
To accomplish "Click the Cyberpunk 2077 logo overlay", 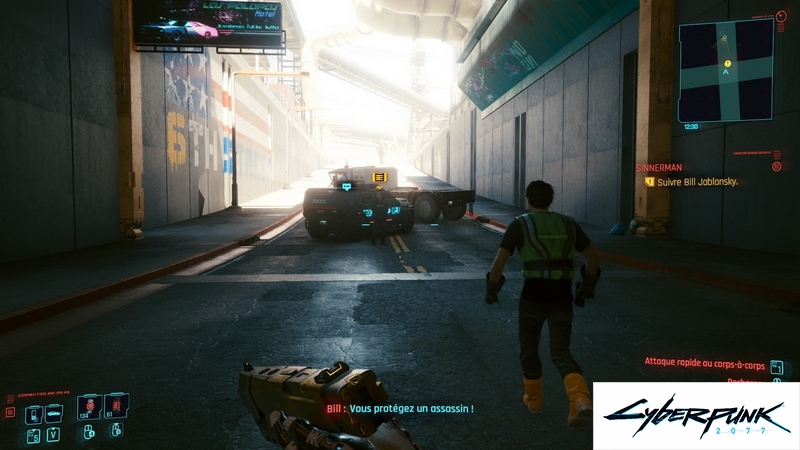I will [695, 415].
